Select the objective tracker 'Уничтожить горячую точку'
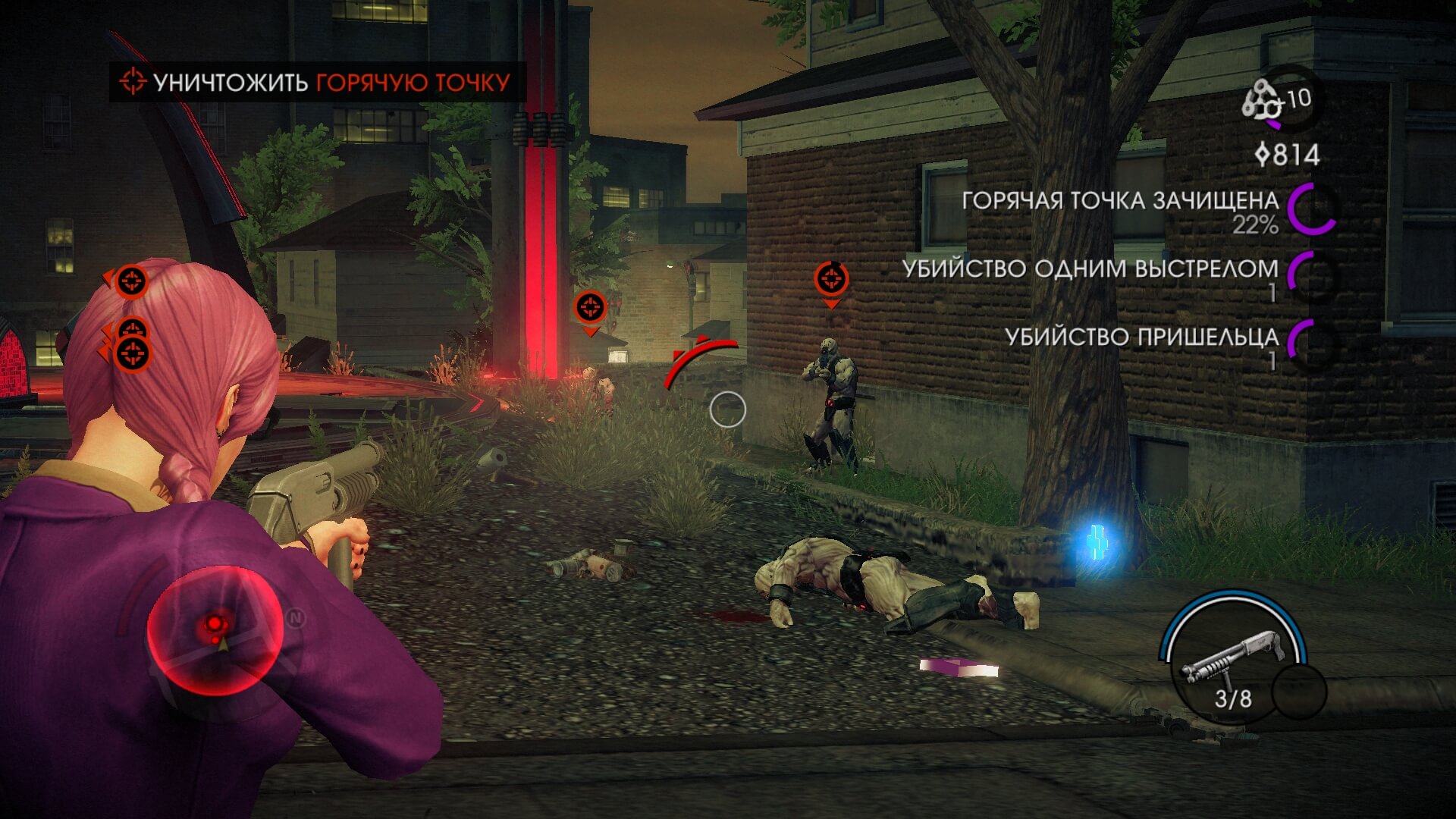Image resolution: width=1456 pixels, height=819 pixels. tap(317, 82)
